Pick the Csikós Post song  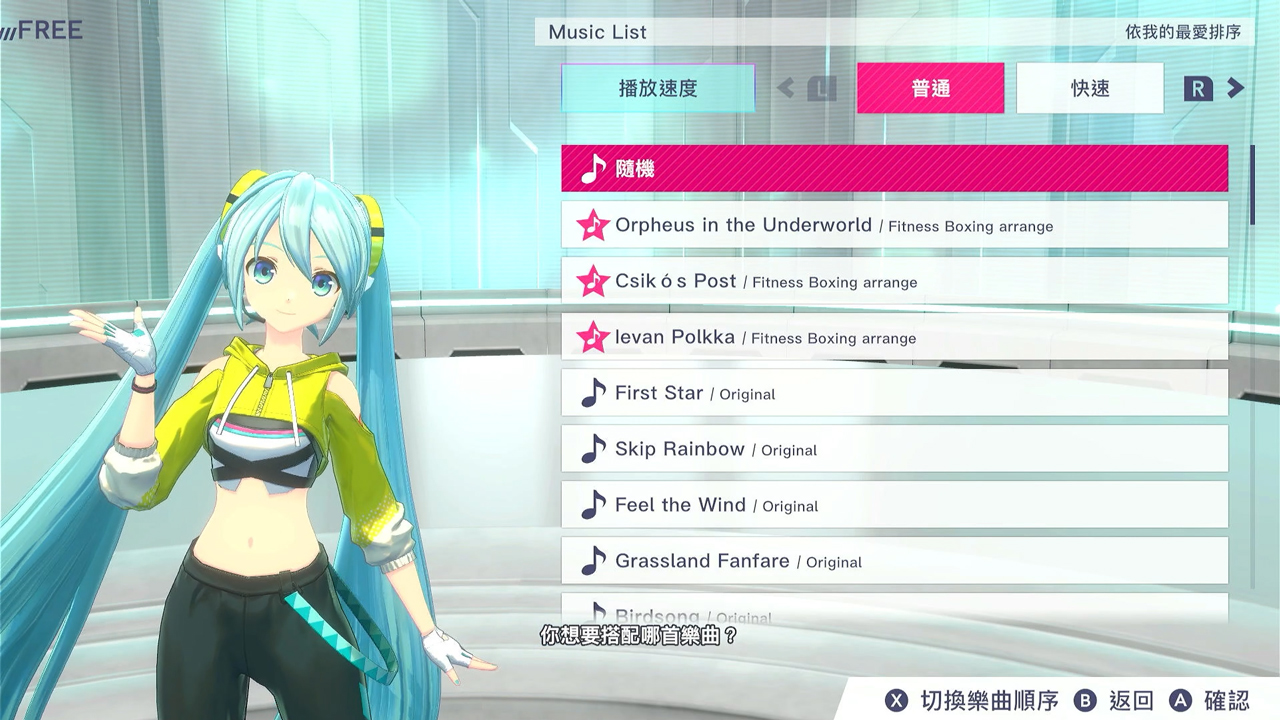[894, 281]
